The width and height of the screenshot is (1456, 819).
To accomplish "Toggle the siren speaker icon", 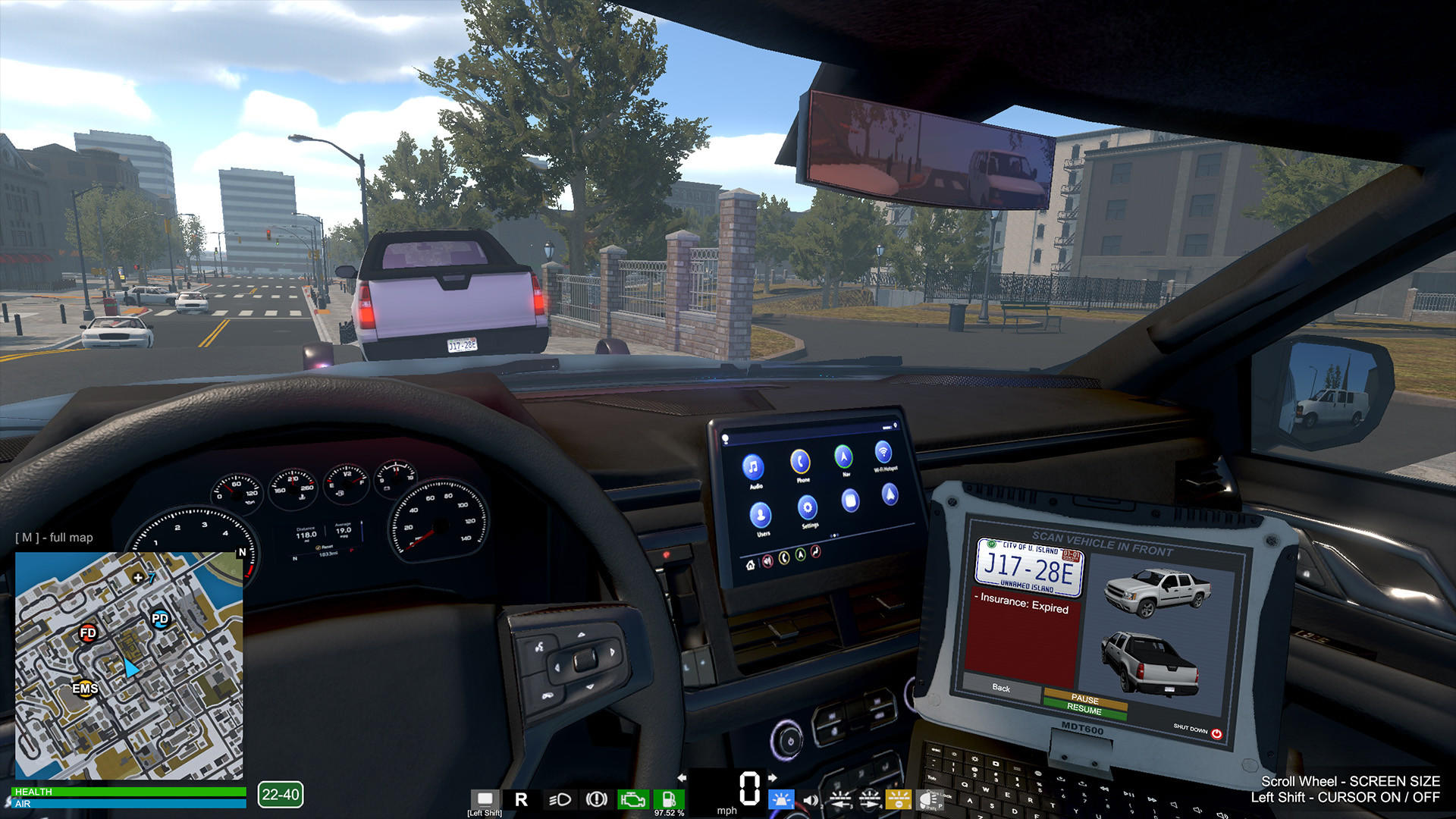I will pyautogui.click(x=809, y=799).
